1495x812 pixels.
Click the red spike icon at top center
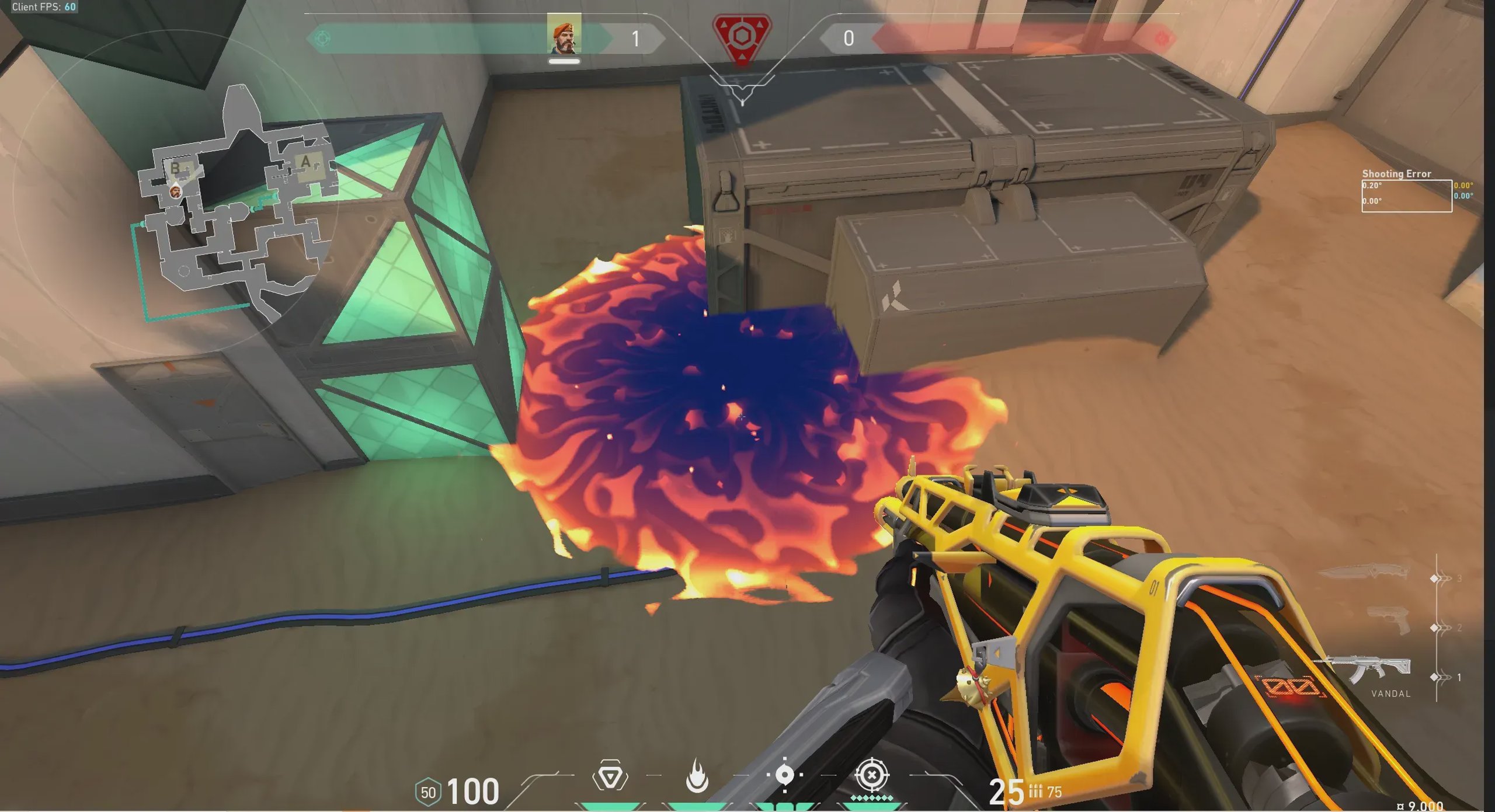[x=742, y=38]
